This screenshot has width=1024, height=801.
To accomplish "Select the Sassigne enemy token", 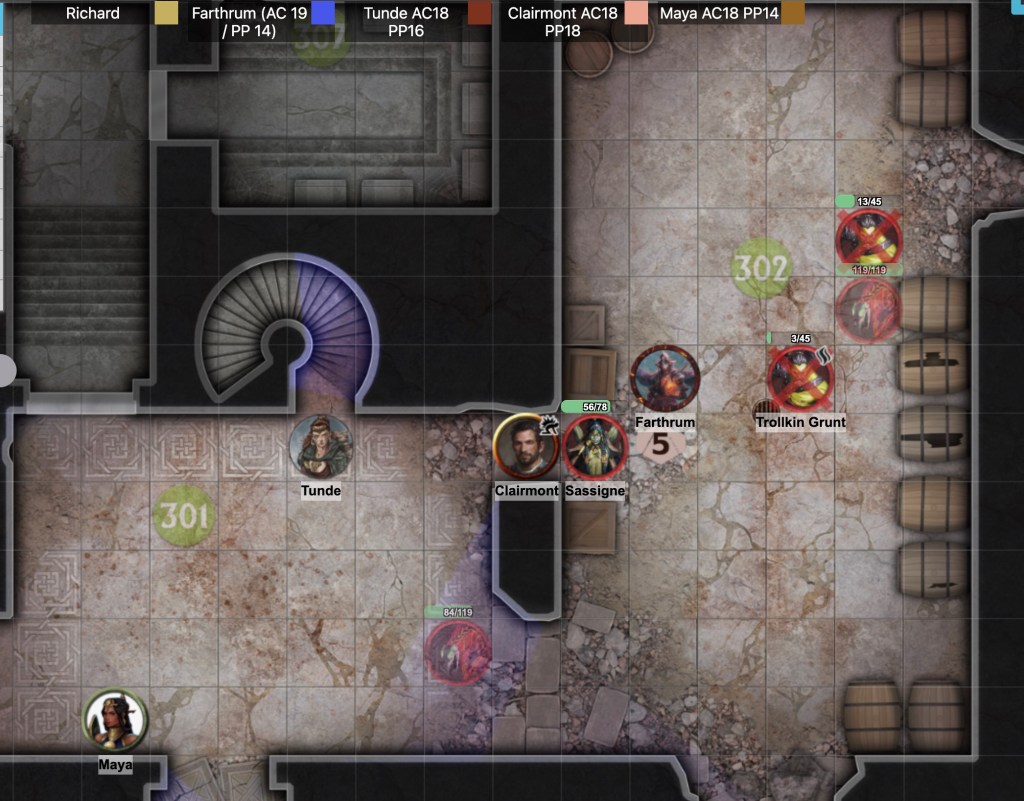I will 595,447.
